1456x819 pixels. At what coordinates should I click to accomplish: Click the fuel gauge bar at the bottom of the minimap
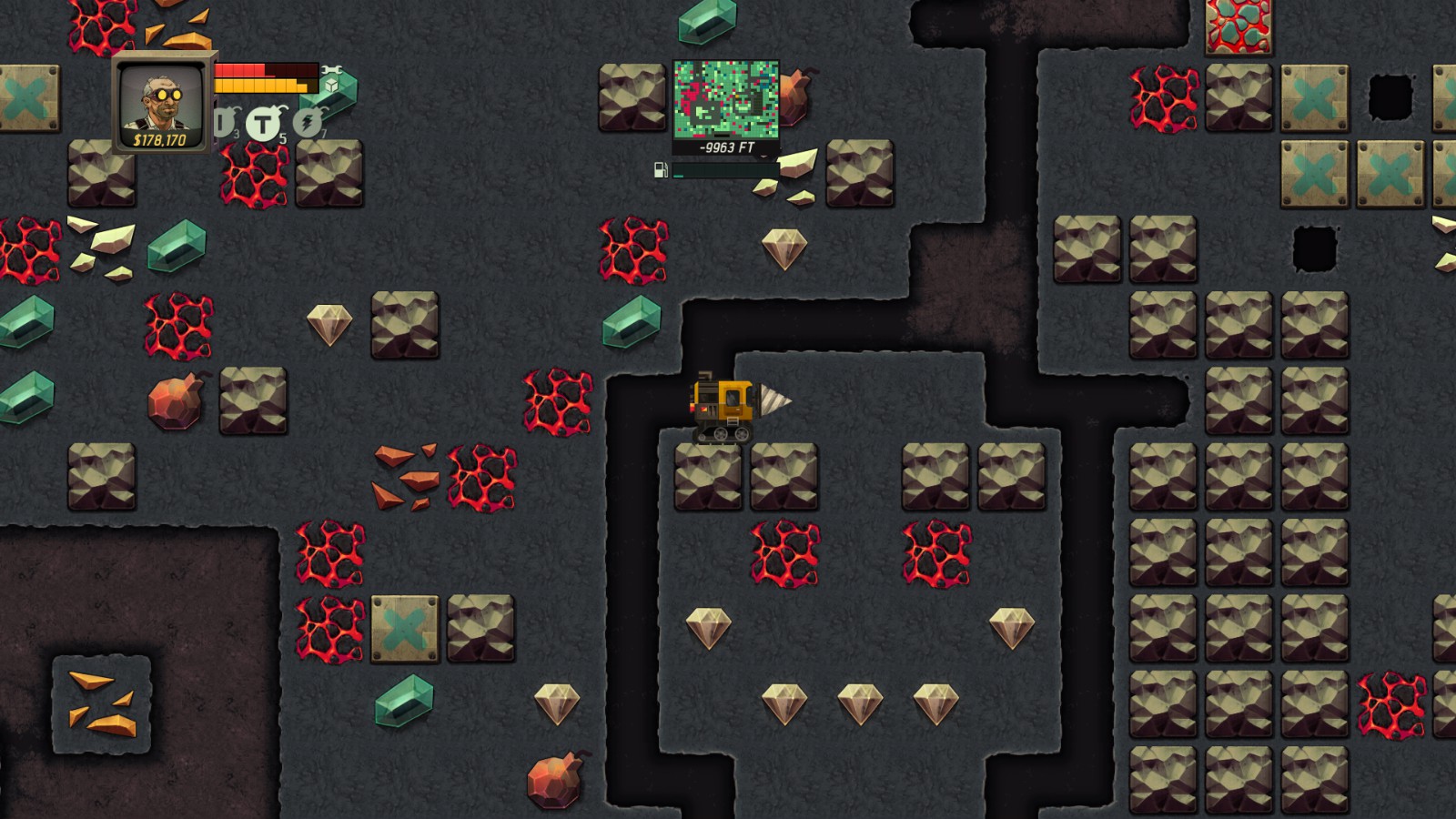pyautogui.click(x=725, y=170)
